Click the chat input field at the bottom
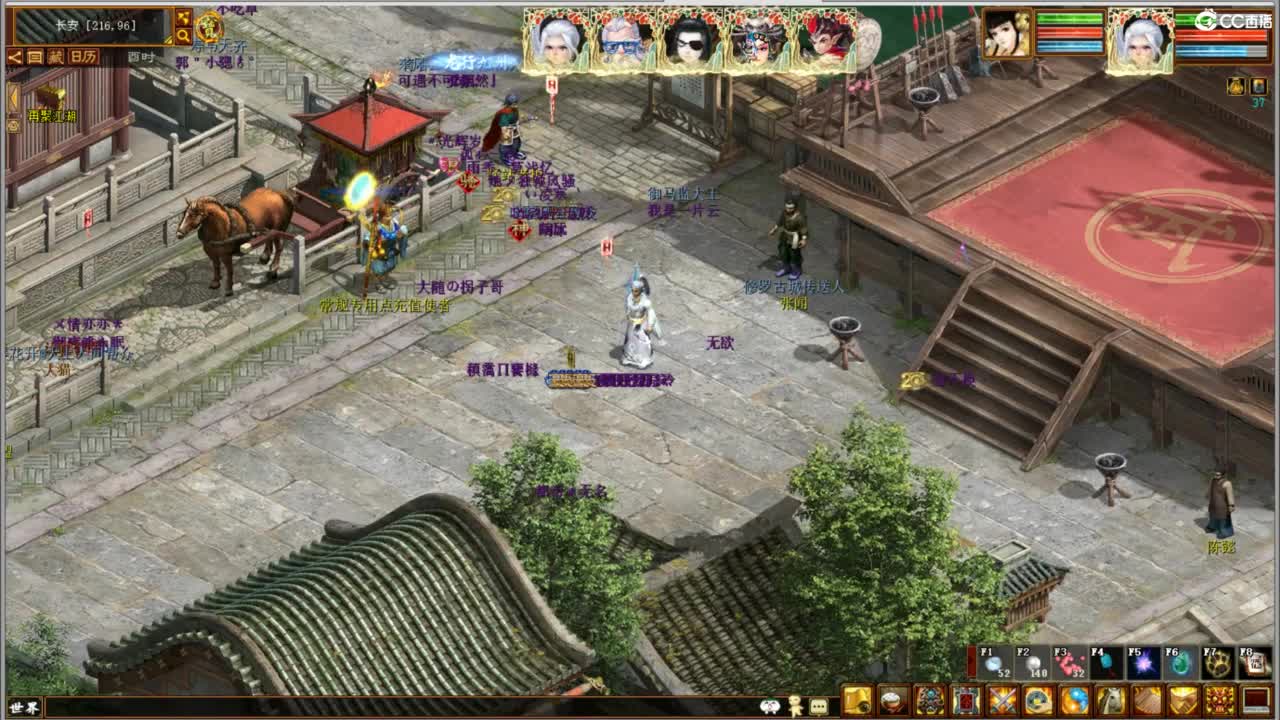 400,705
